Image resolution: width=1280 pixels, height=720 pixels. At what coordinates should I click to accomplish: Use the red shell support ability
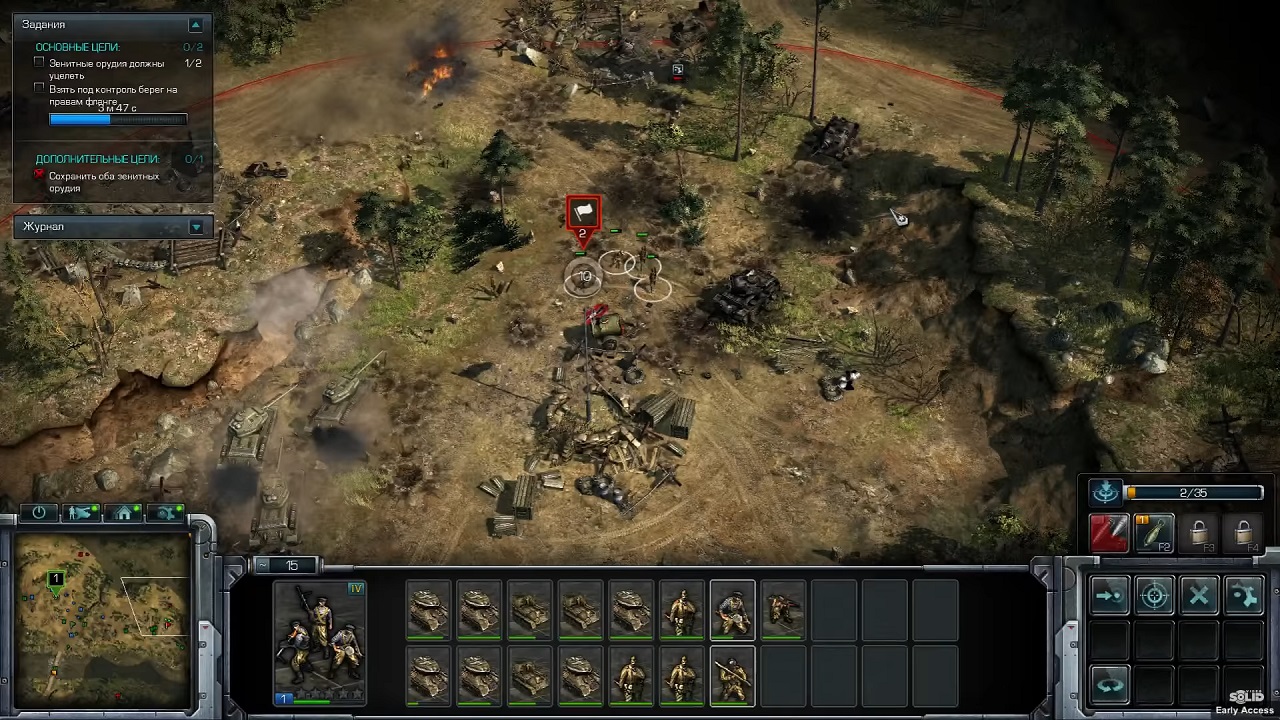[x=1109, y=533]
